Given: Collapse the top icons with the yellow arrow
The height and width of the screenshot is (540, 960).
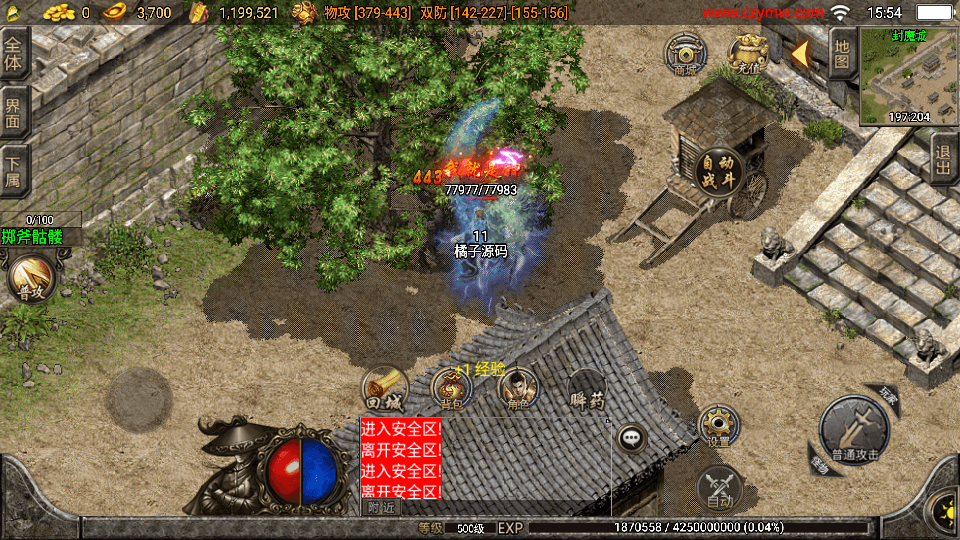Looking at the screenshot, I should coord(801,53).
